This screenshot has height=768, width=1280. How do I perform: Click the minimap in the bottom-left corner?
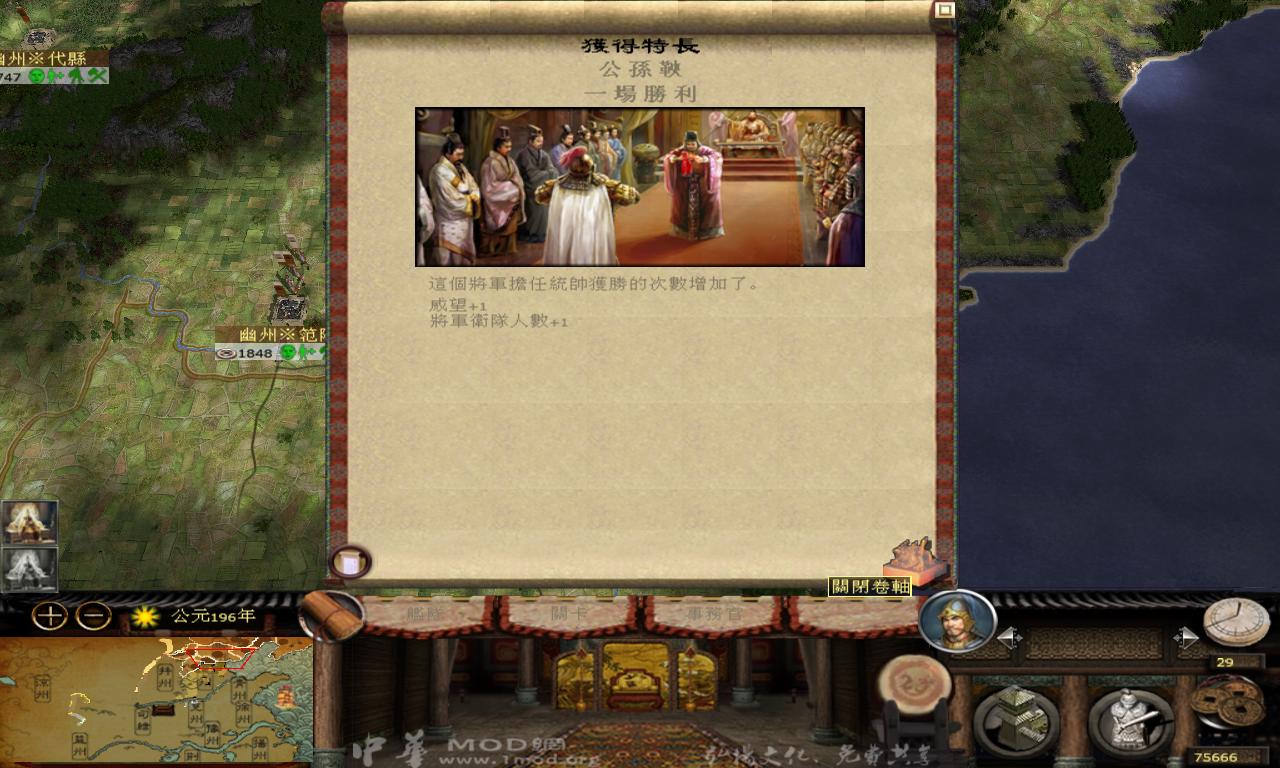click(155, 700)
